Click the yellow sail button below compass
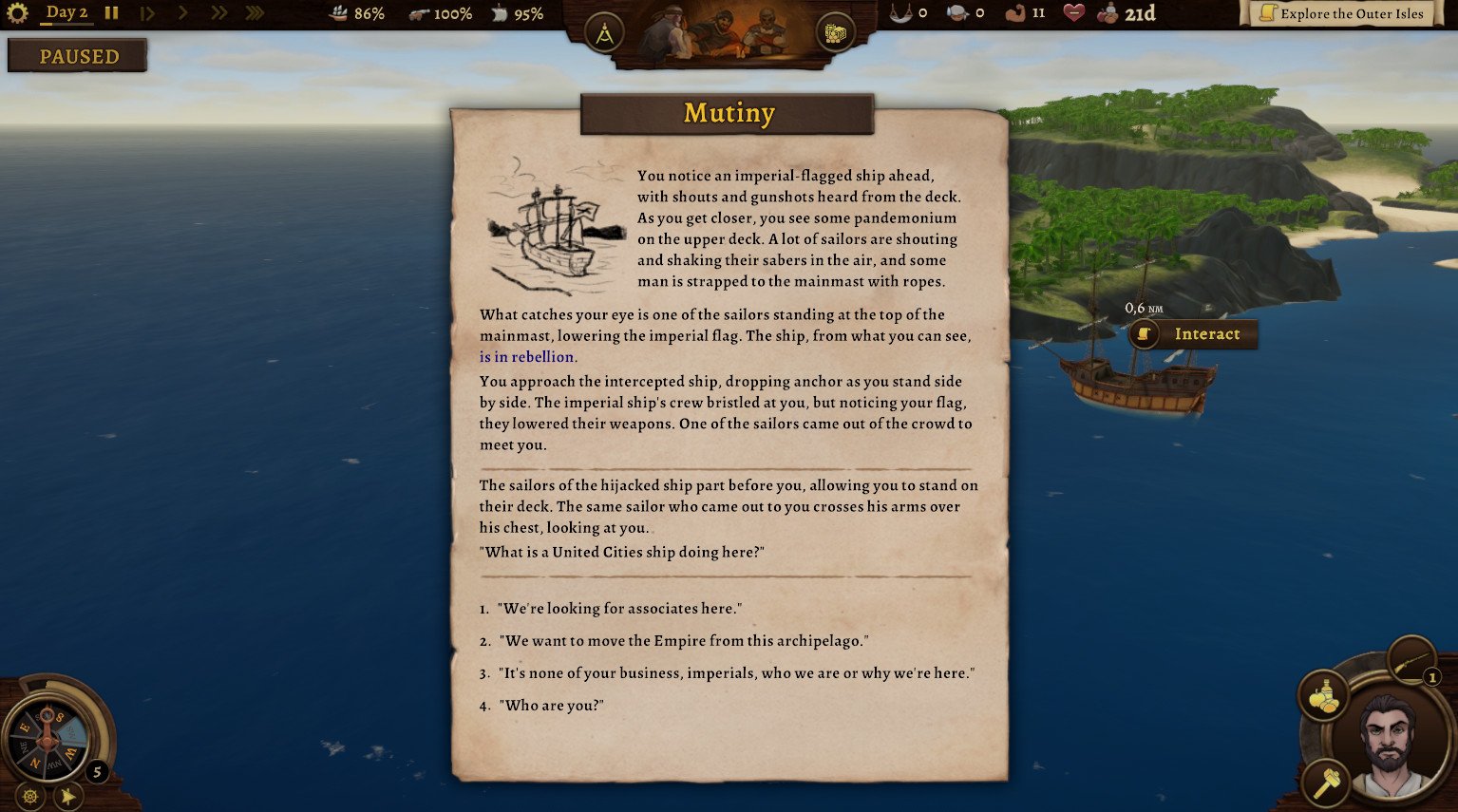1458x812 pixels. [x=67, y=796]
